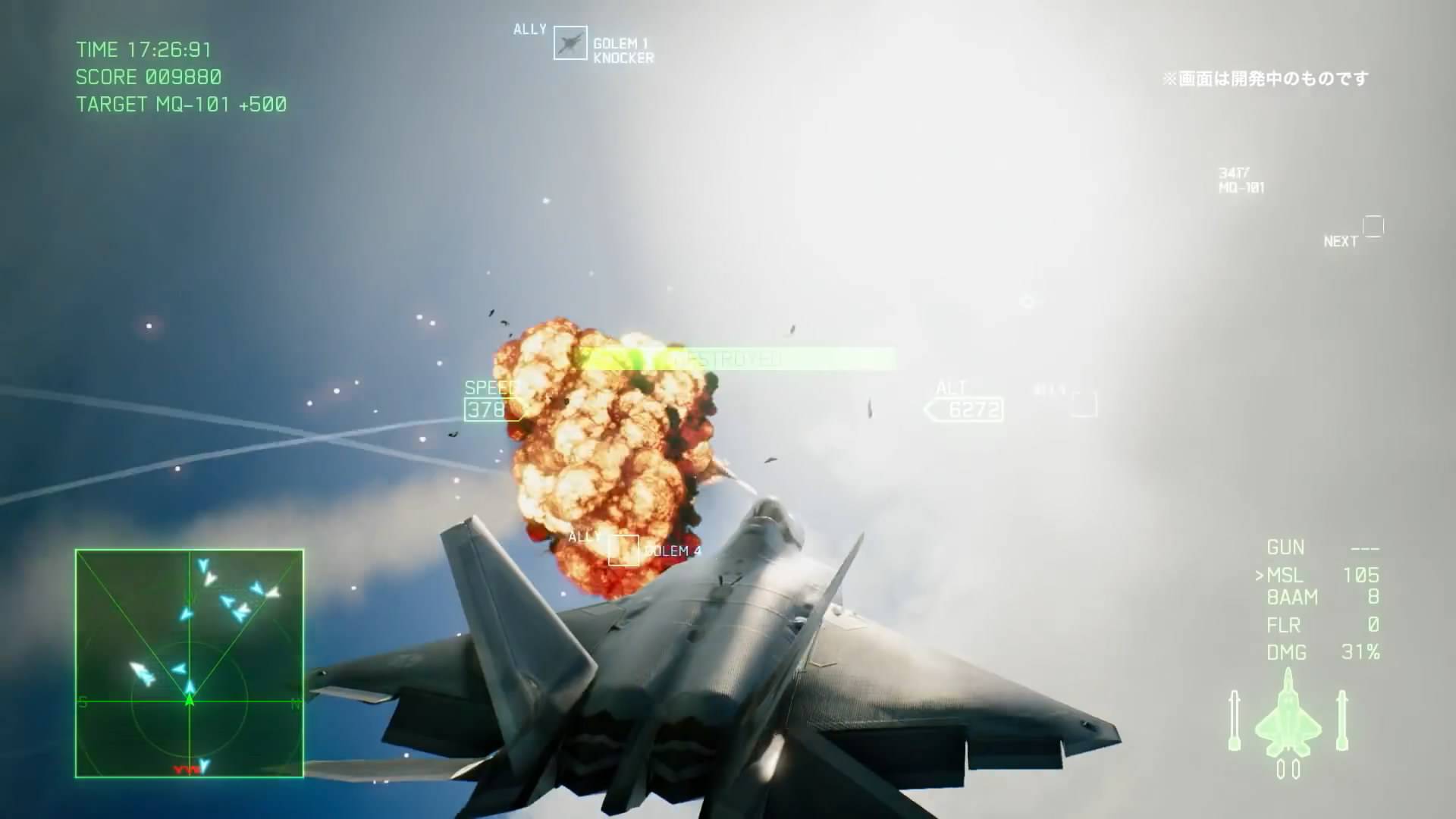Viewport: 1456px width, 819px height.
Task: Select the NEXT target box
Action: point(1373,226)
